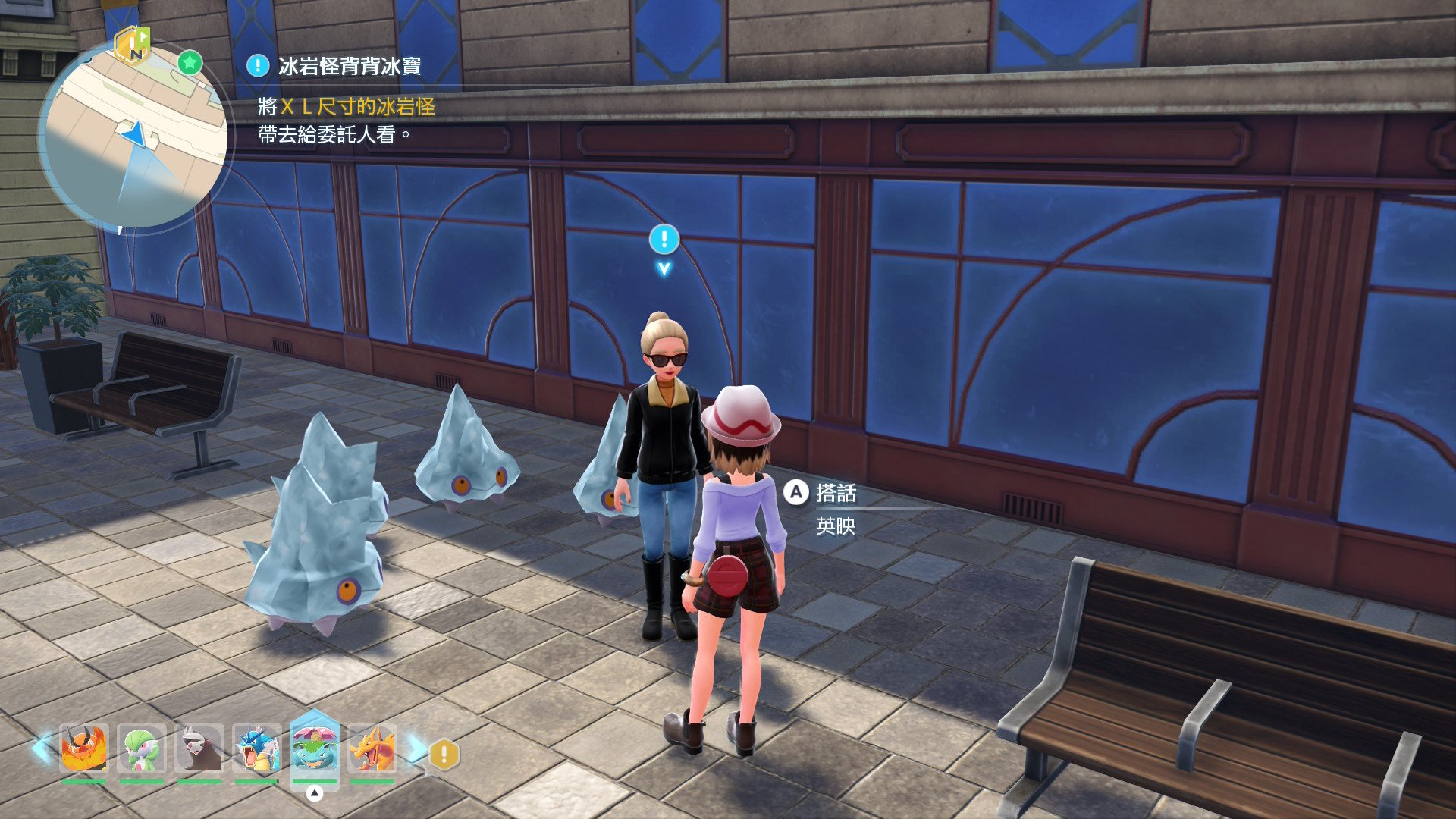This screenshot has height=819, width=1456.
Task: Open the 冰岩怪背背冰寶 quest tracker title
Action: [349, 67]
